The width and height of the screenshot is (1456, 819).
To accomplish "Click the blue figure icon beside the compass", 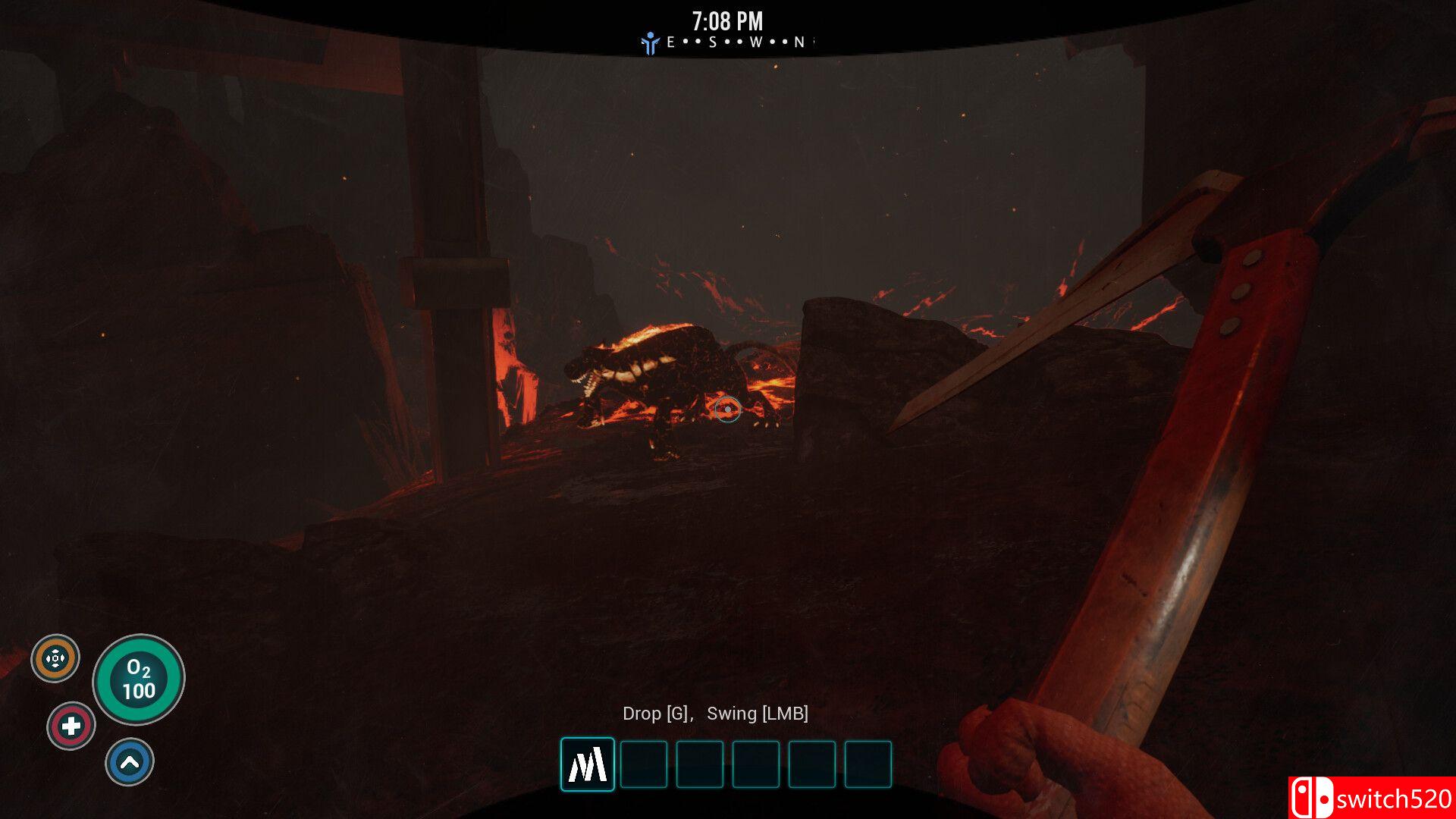I will pos(650,43).
